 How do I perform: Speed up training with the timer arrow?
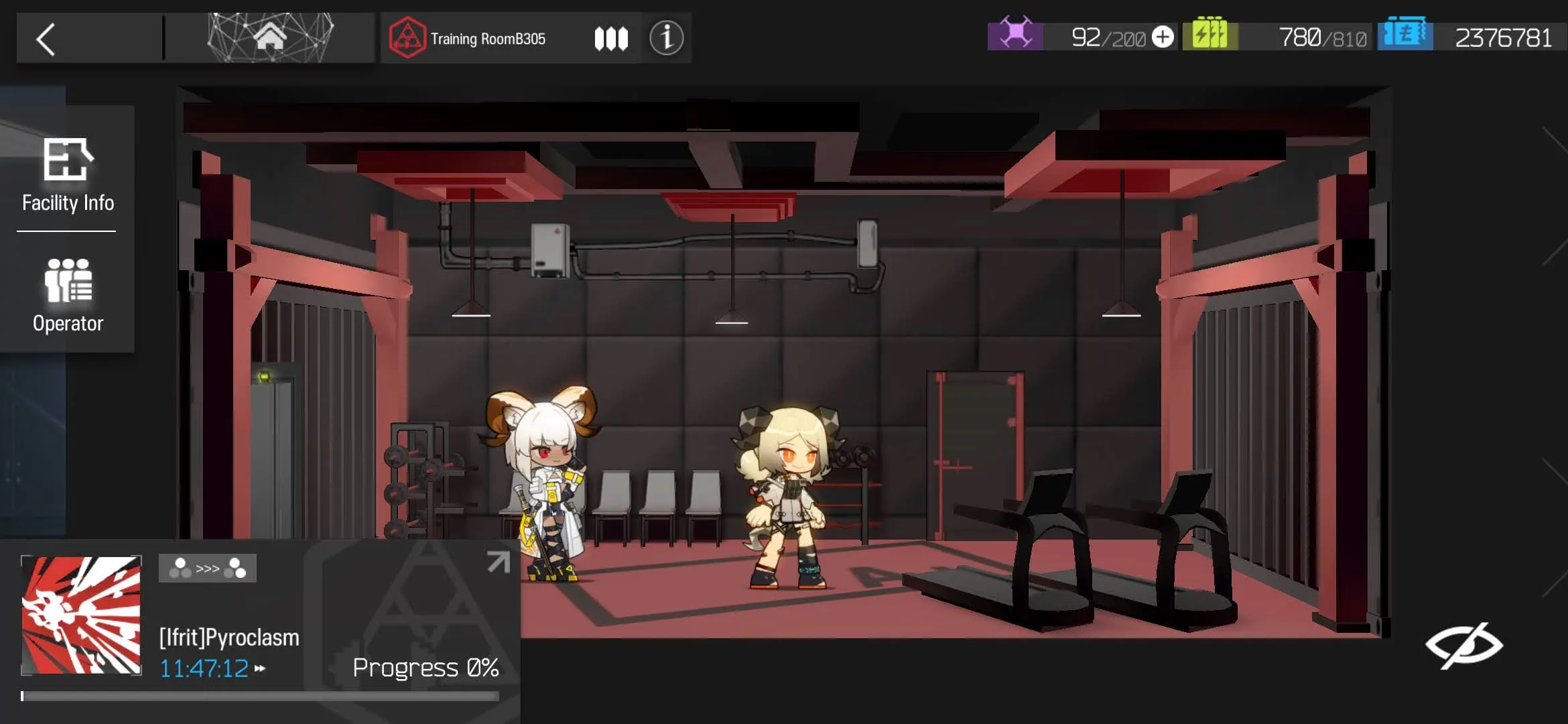click(260, 668)
